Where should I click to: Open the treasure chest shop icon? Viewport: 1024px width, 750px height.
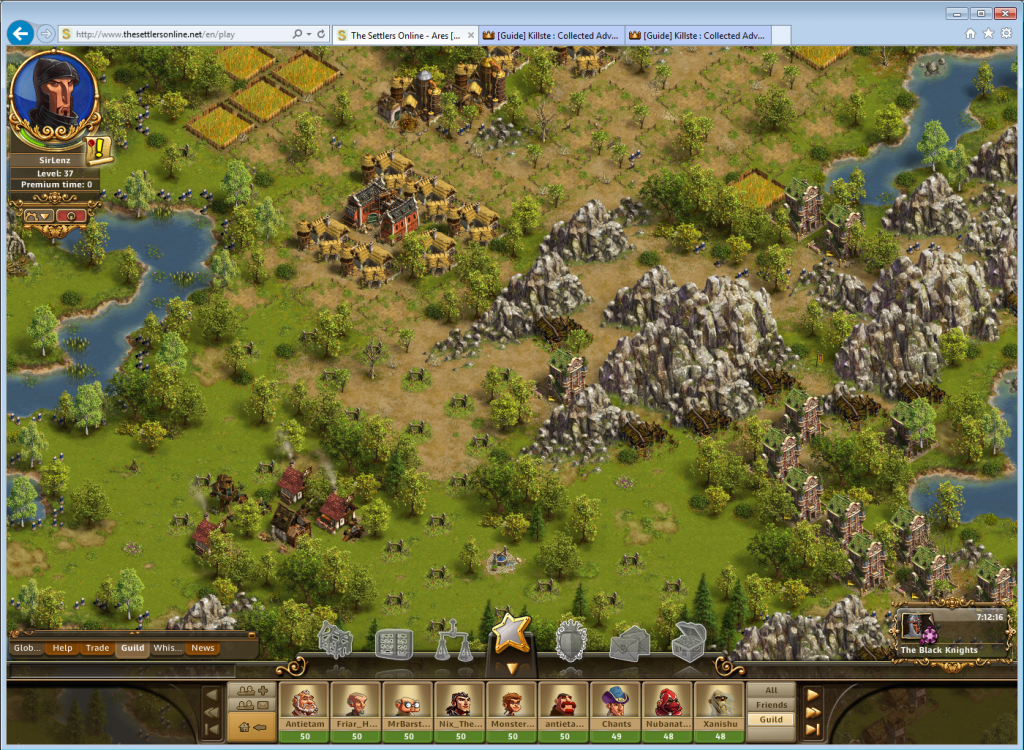pos(689,642)
